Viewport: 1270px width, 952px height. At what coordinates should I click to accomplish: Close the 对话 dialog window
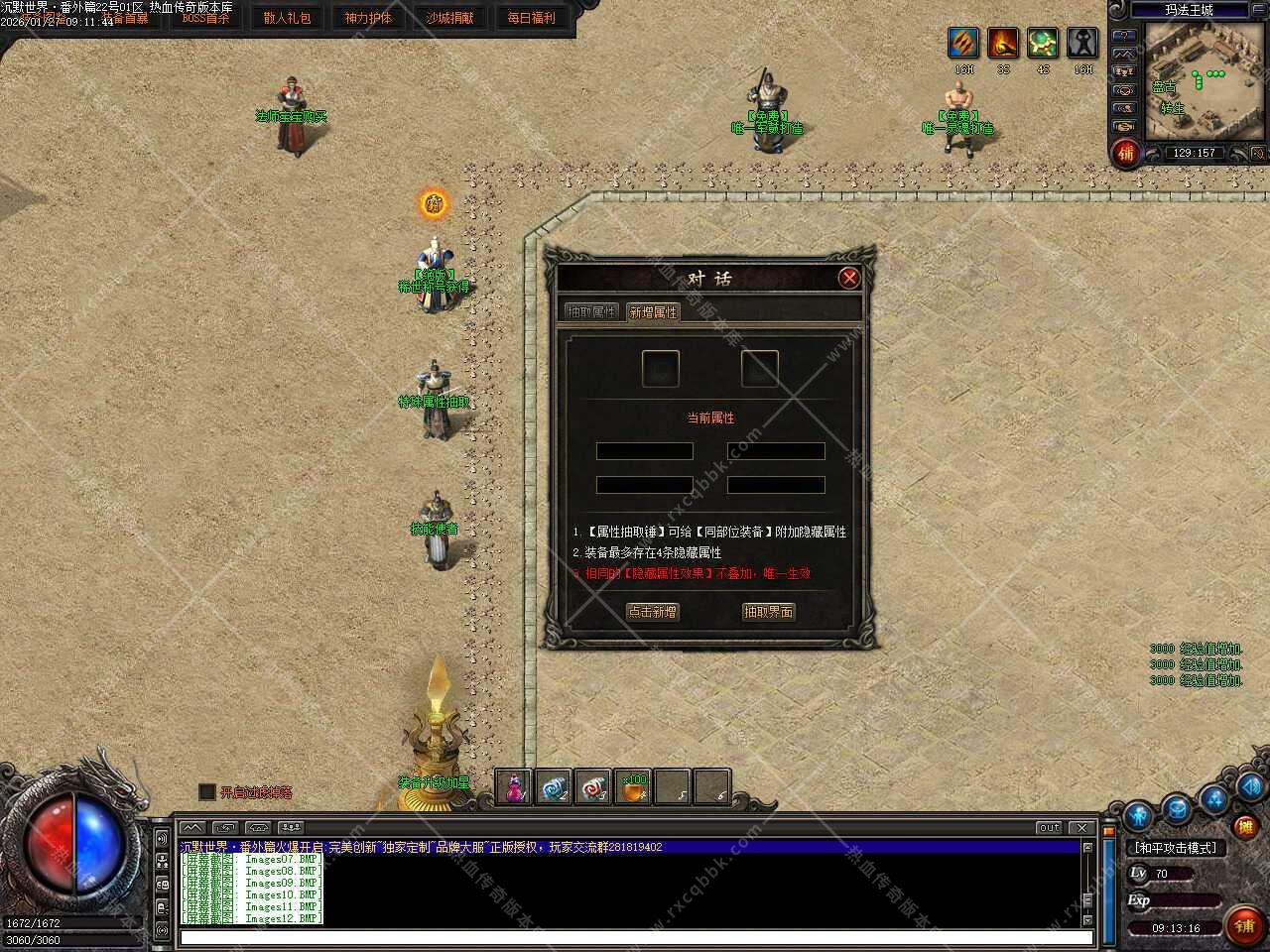click(x=848, y=279)
